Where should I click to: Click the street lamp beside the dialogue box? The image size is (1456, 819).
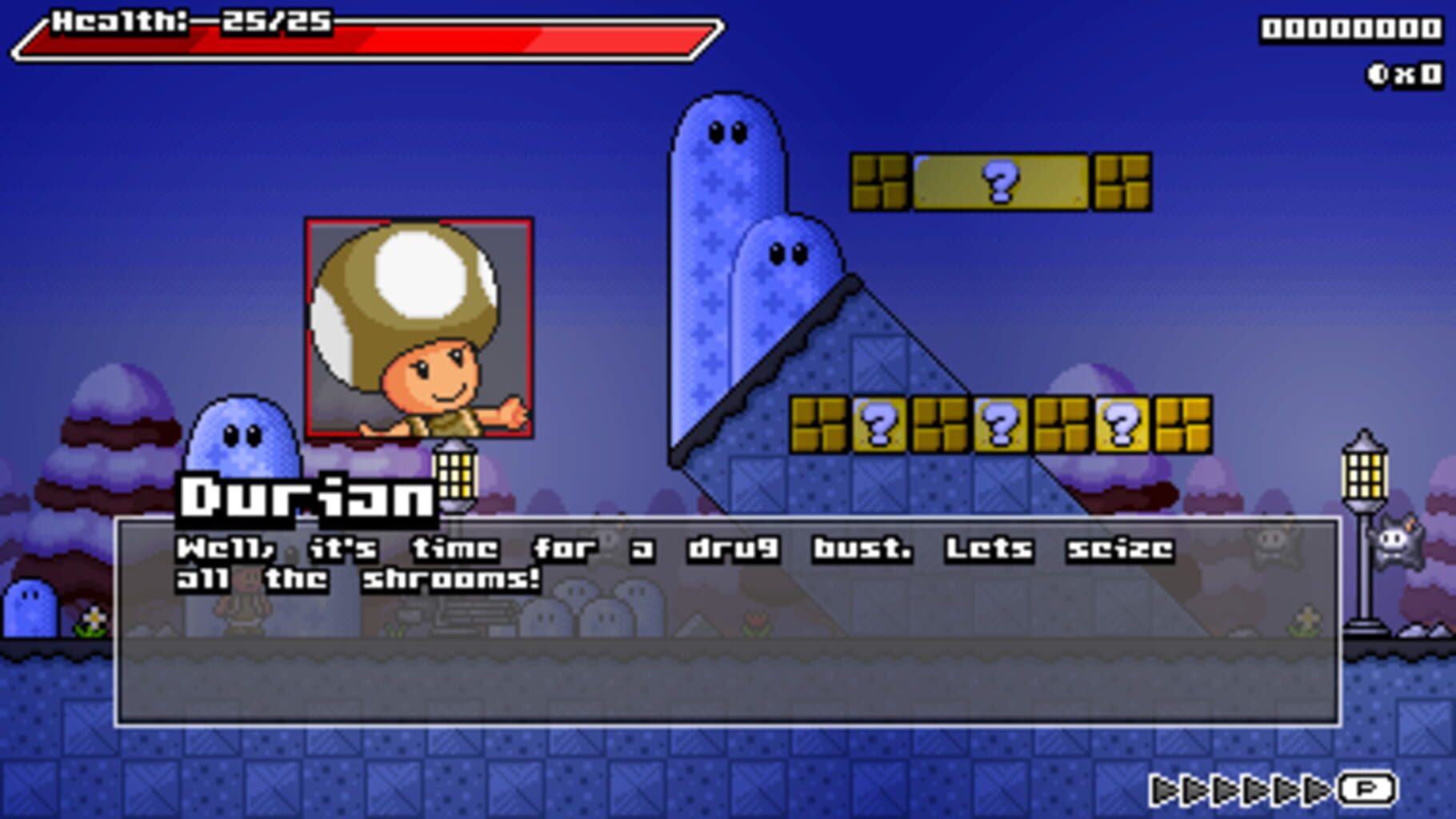(x=456, y=473)
